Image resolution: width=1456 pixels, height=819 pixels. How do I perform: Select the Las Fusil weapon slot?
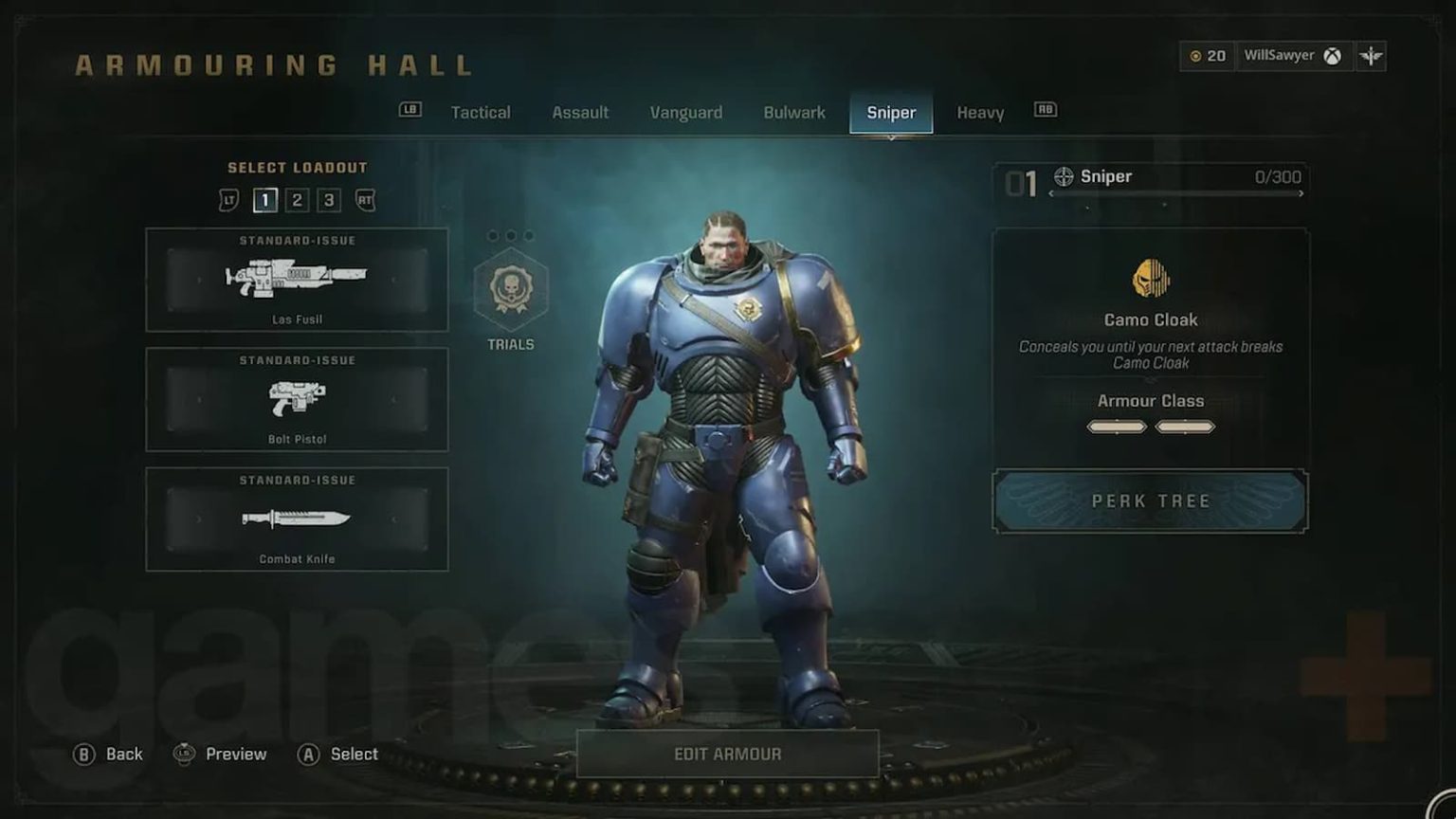coord(297,280)
